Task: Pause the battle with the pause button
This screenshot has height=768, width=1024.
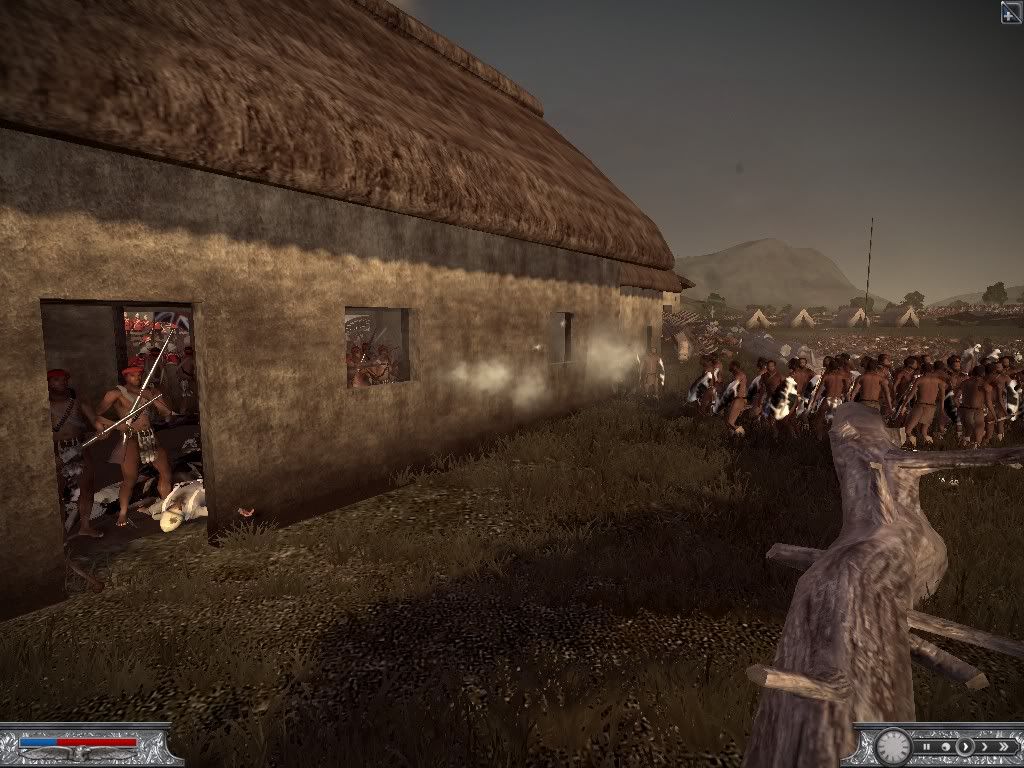Action: tap(928, 746)
